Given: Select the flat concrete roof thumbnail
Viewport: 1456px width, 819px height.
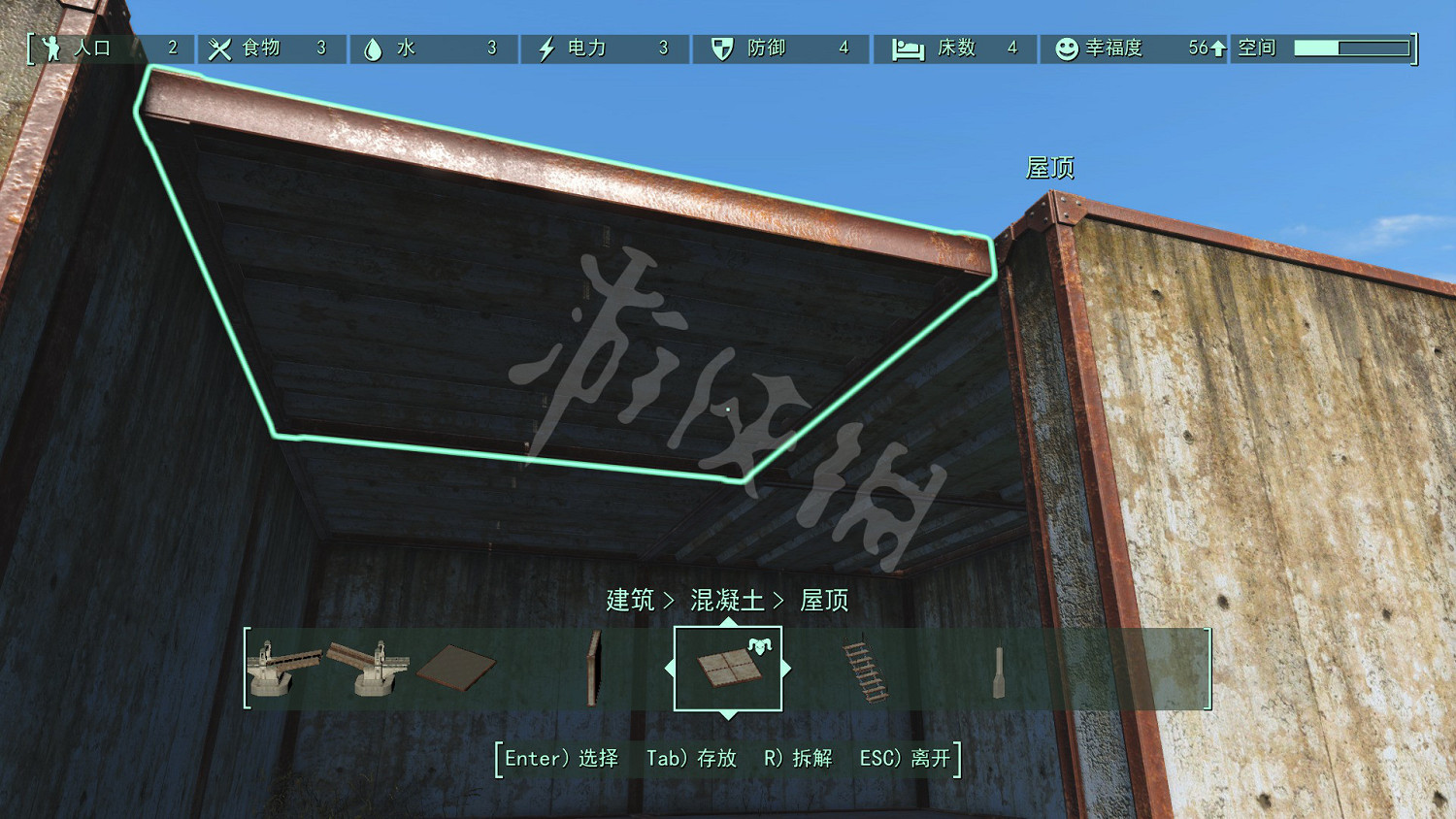Looking at the screenshot, I should pos(728,670).
